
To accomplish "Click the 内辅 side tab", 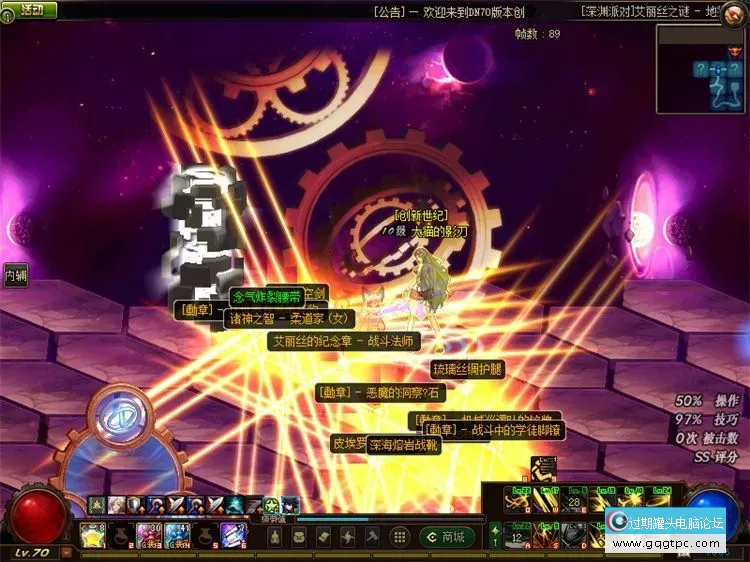I will pyautogui.click(x=14, y=273).
